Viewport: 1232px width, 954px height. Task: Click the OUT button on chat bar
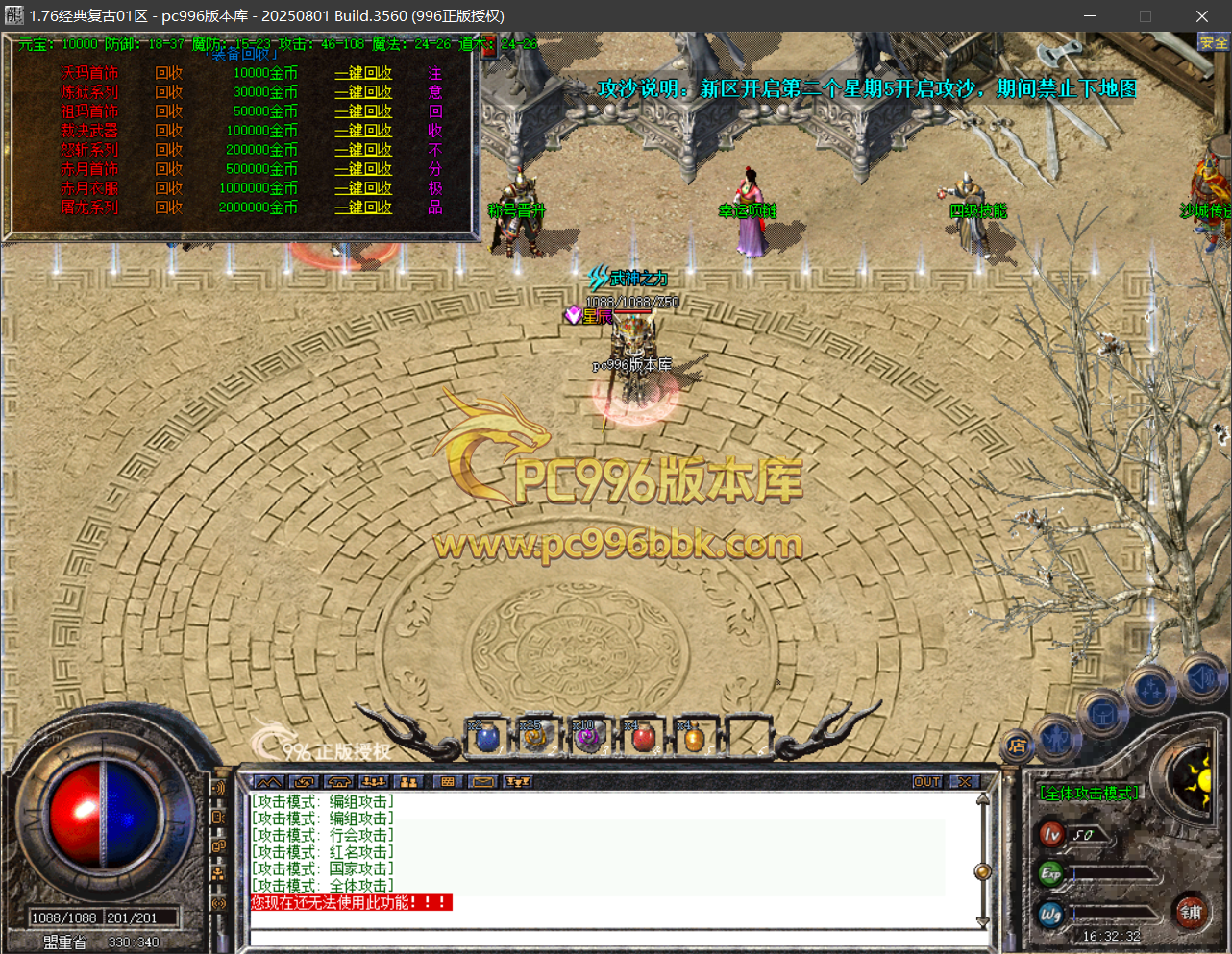tap(926, 782)
